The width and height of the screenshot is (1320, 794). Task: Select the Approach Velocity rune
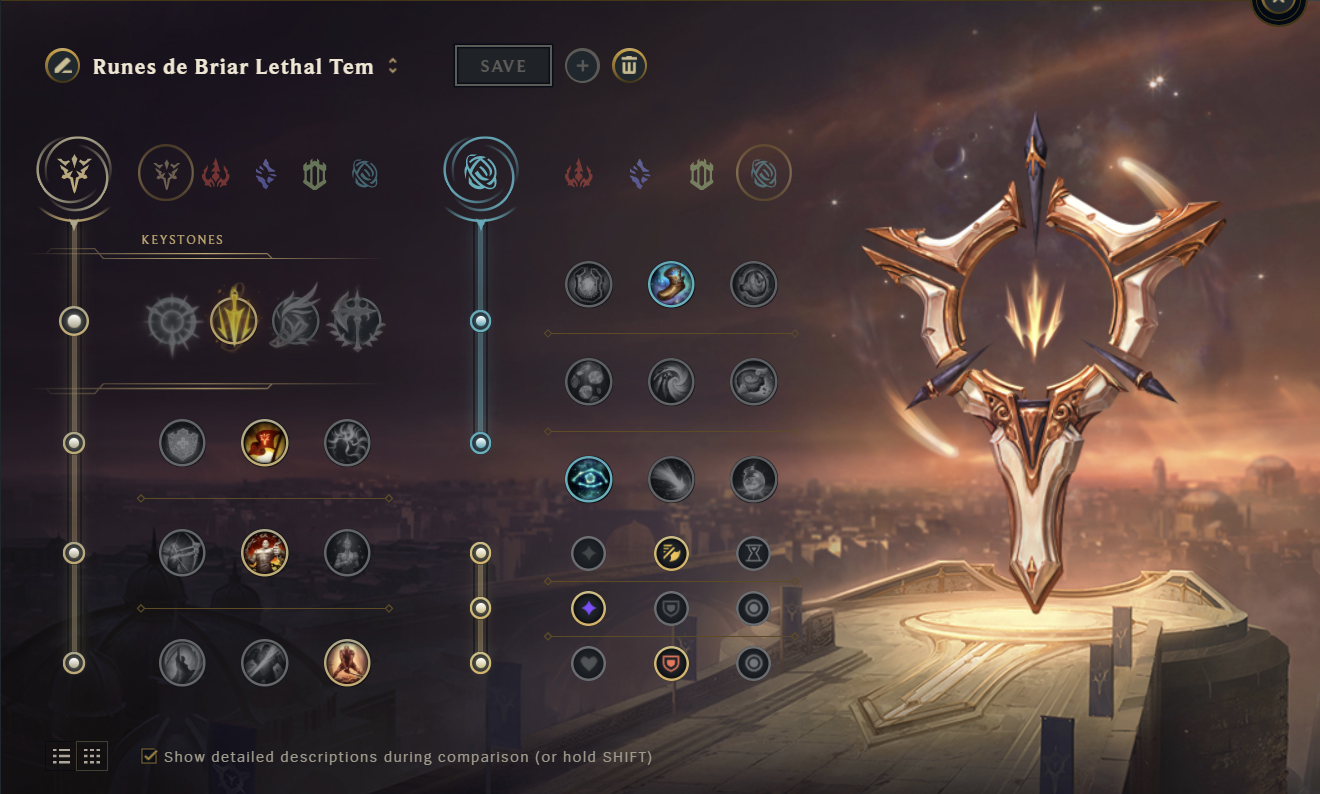coord(671,479)
